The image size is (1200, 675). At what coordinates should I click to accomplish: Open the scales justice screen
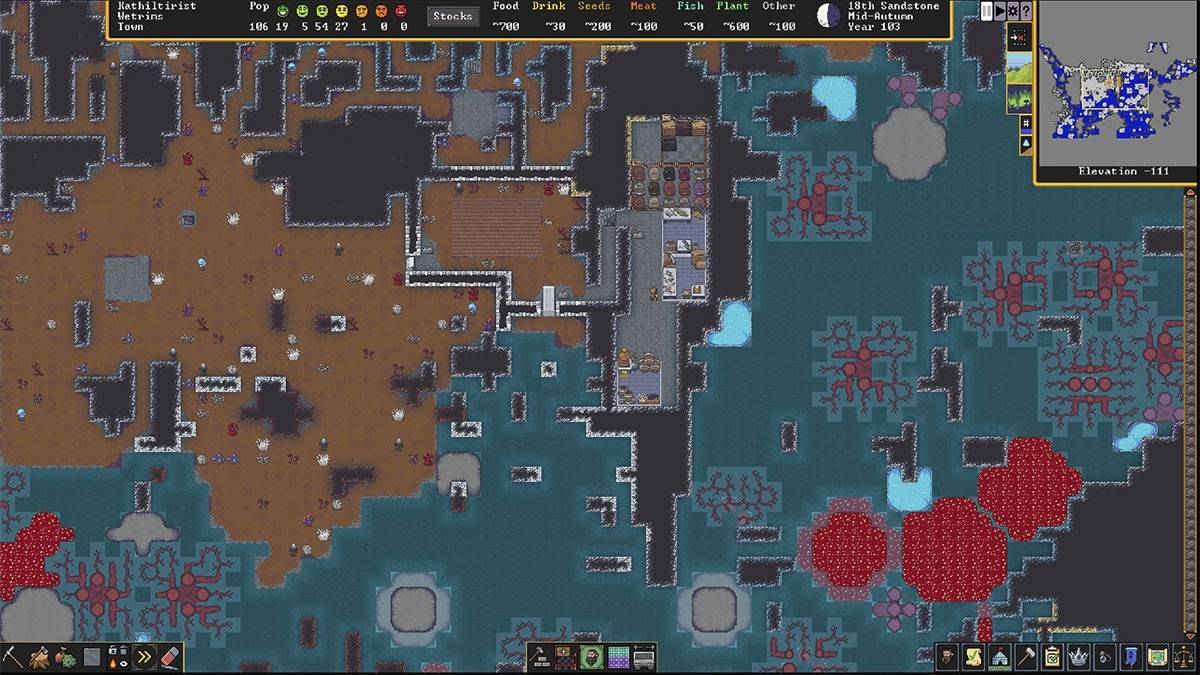tap(1183, 657)
